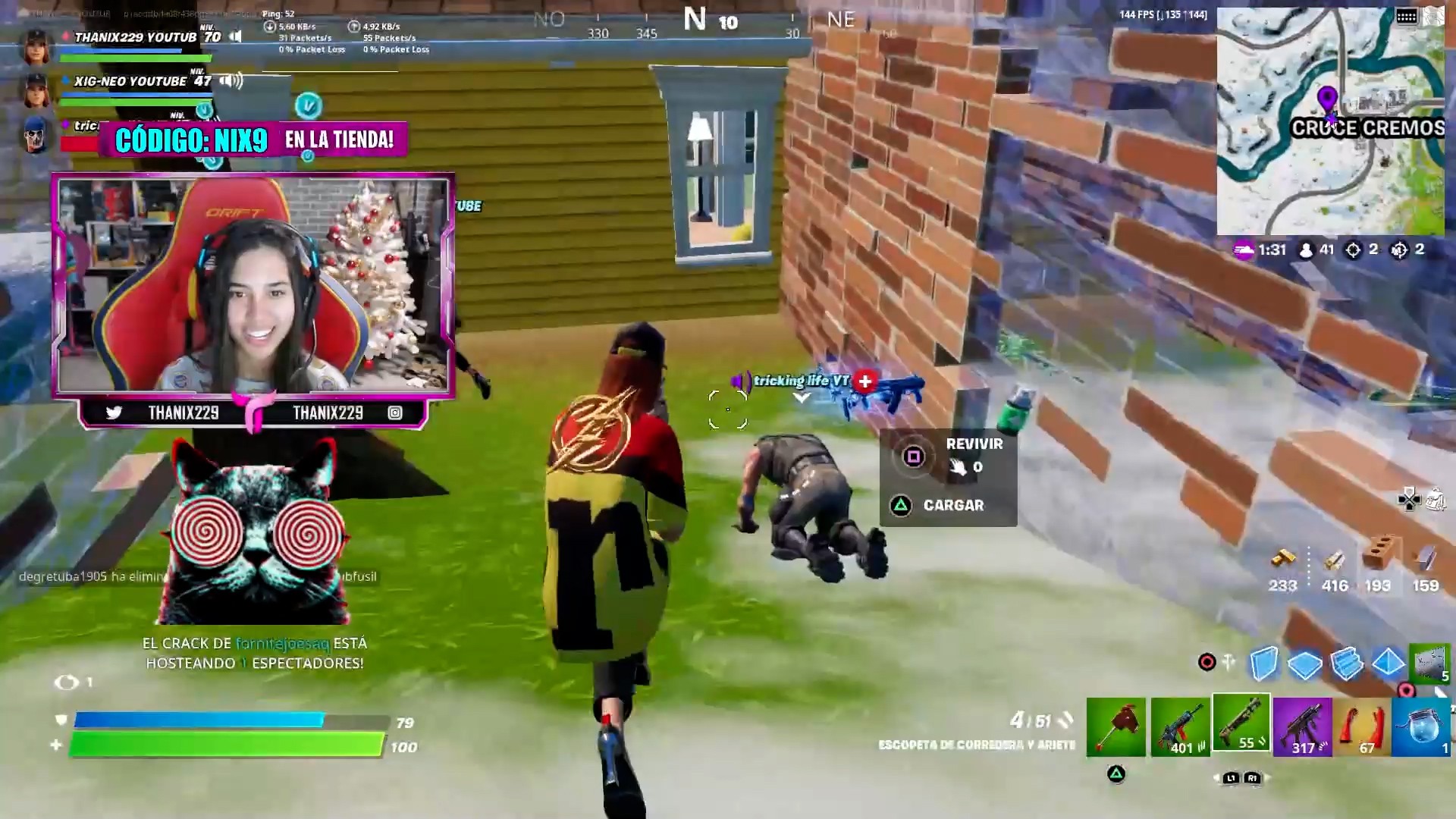Click THANIX229 YOUTUB squad member entry
The image size is (1456, 819).
135,37
